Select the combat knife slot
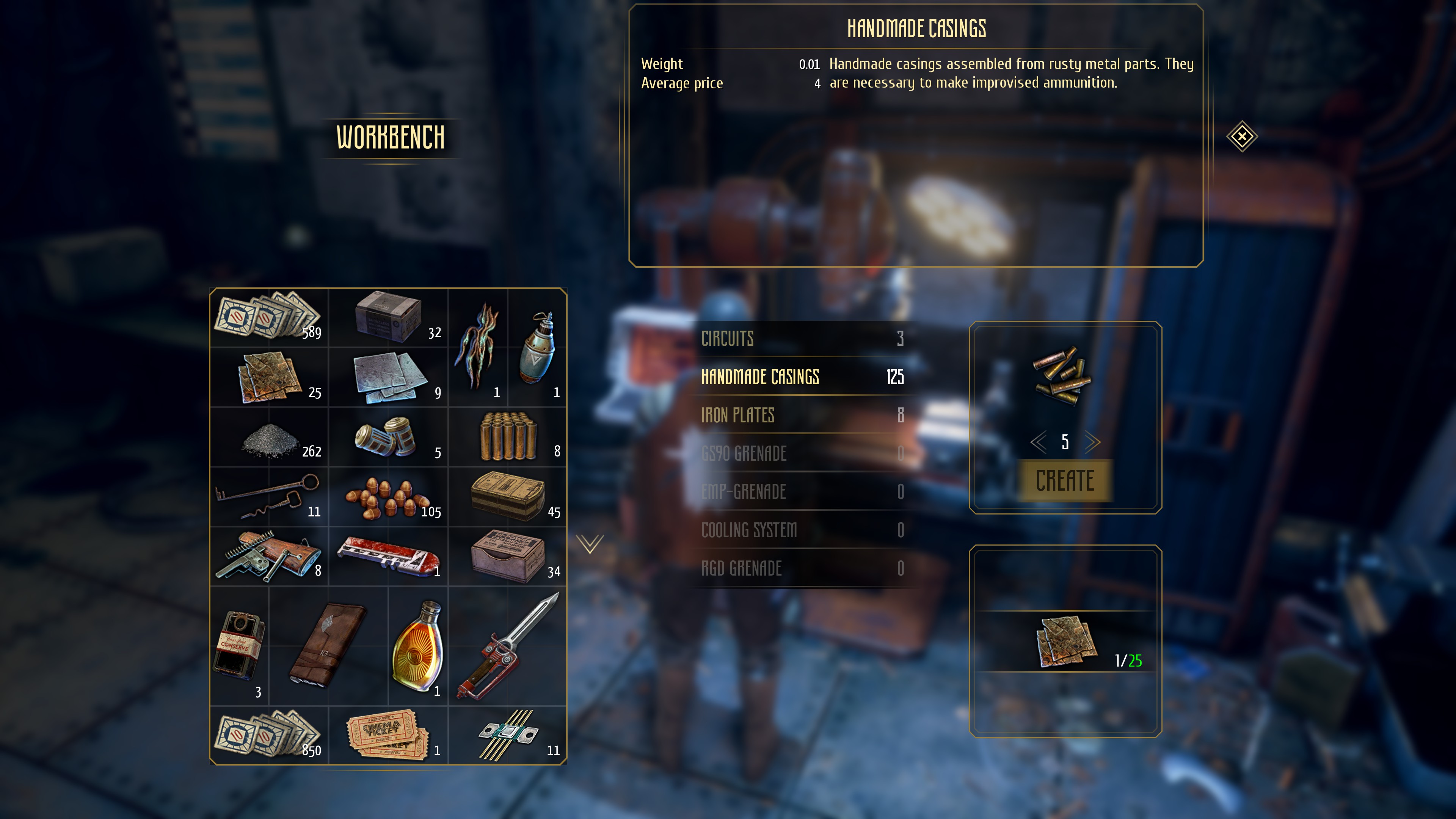Image resolution: width=1456 pixels, height=819 pixels. [x=507, y=646]
